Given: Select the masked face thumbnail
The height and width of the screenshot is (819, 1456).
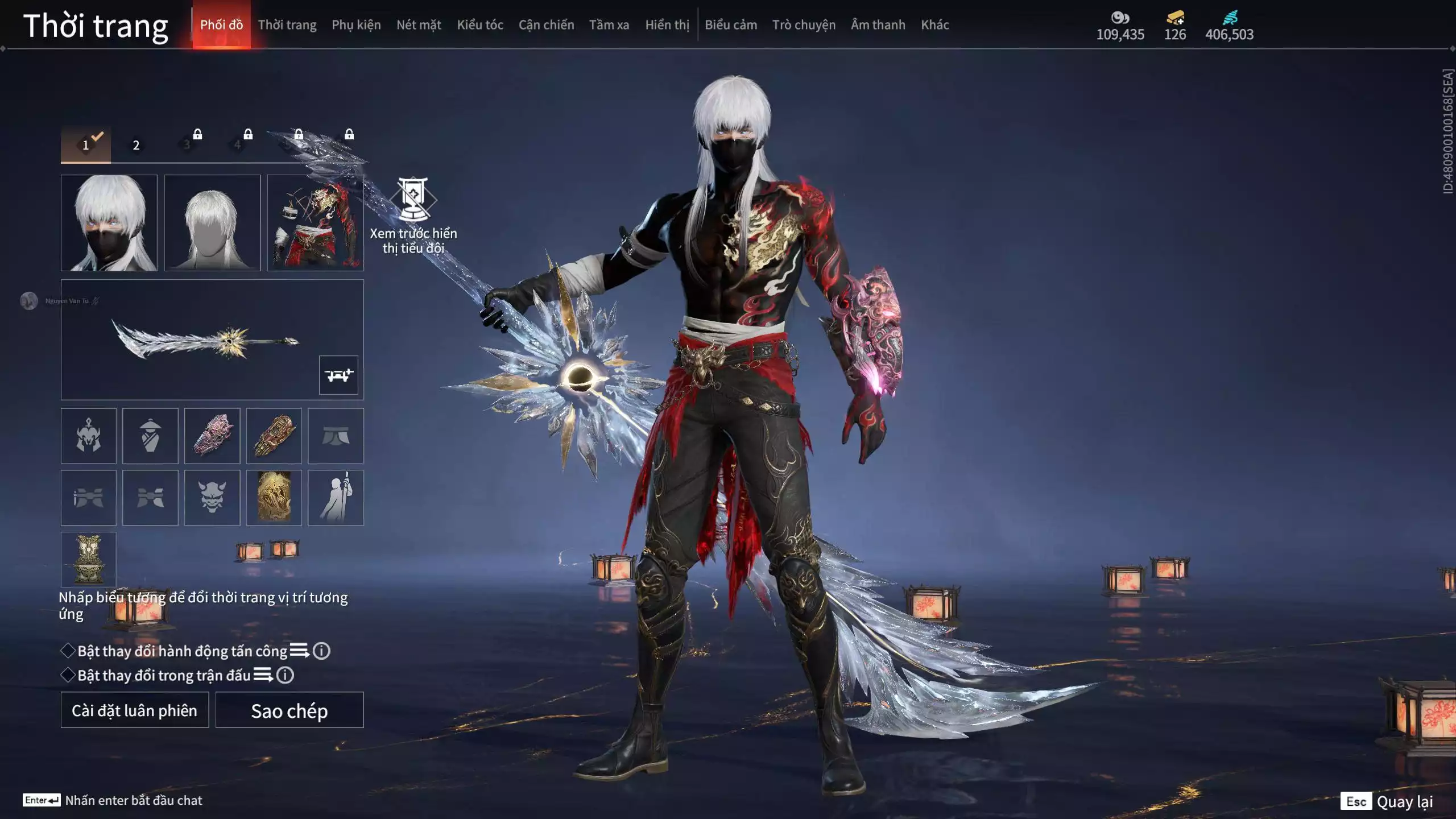Looking at the screenshot, I should pyautogui.click(x=109, y=222).
